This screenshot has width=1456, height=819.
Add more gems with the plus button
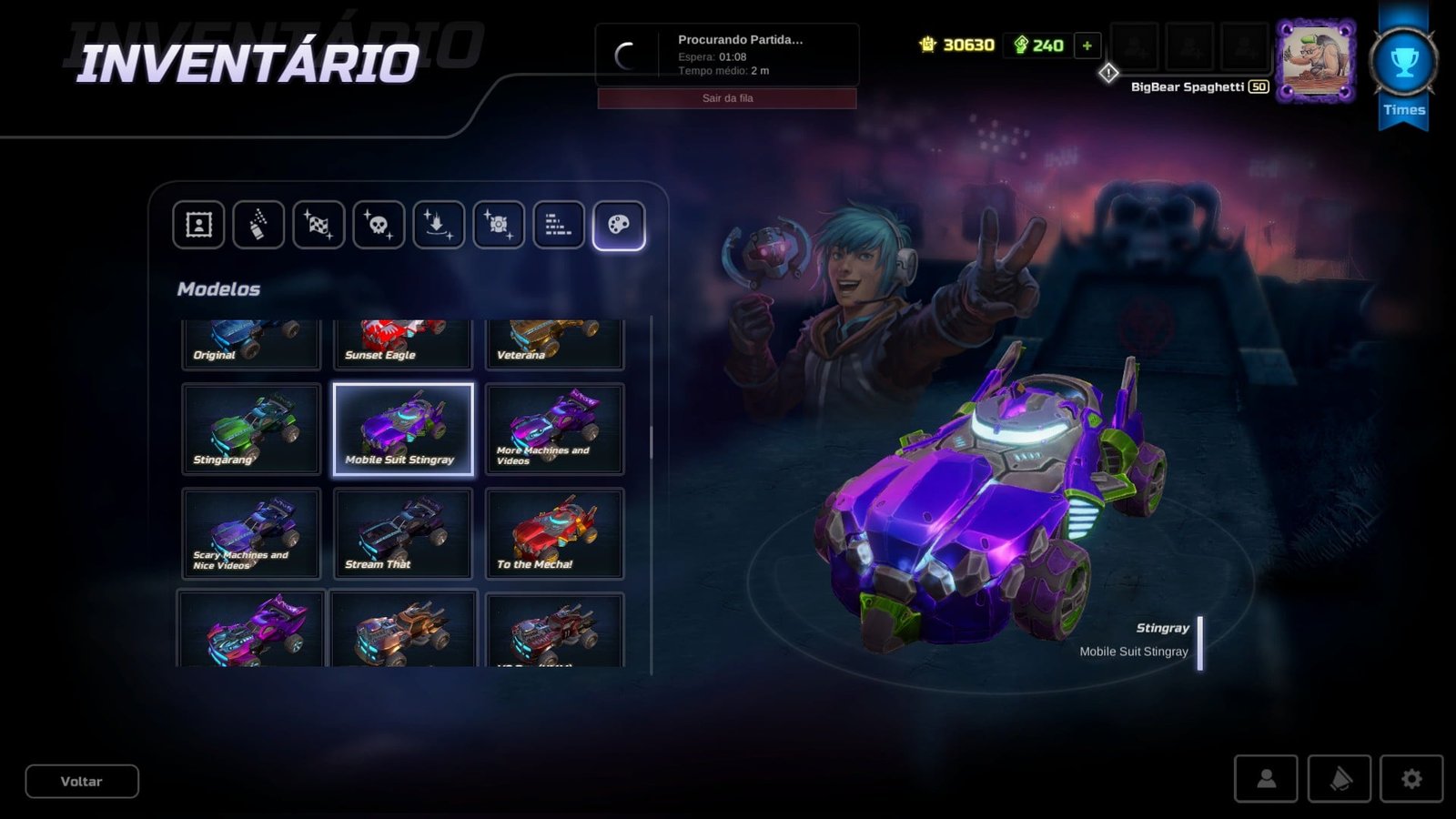coord(1087,45)
